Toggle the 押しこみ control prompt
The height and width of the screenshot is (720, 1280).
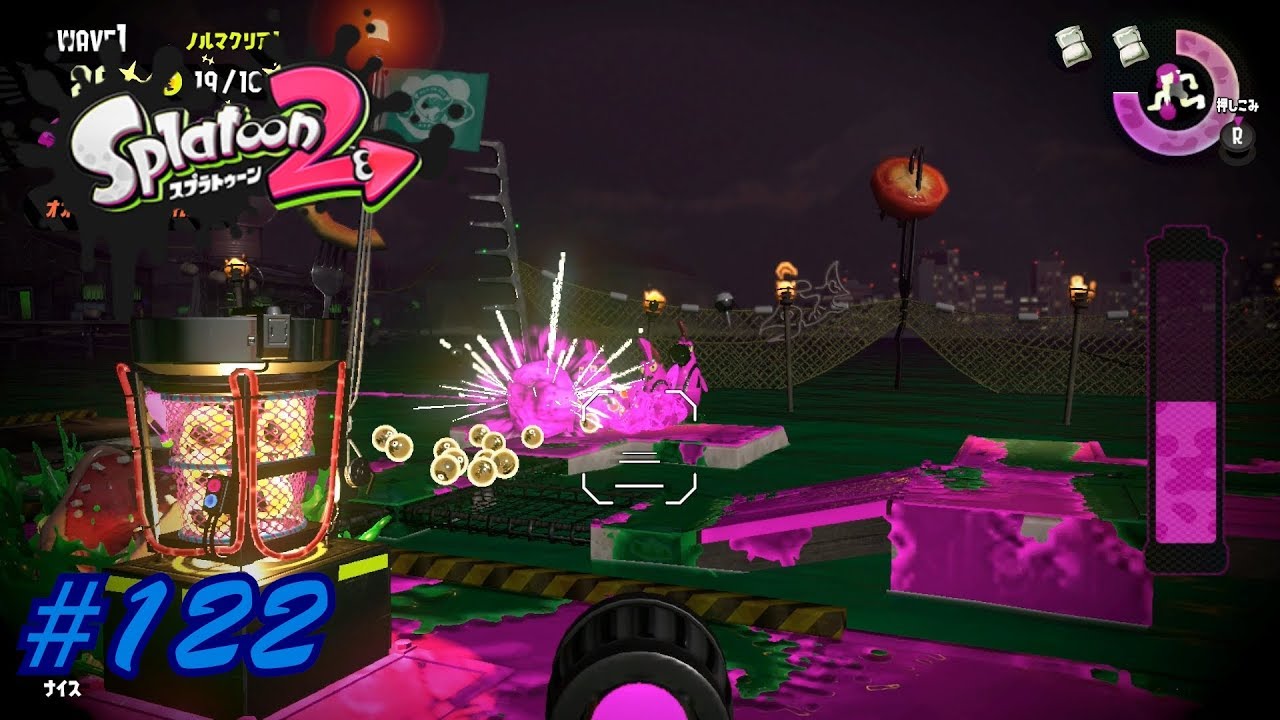point(1239,103)
